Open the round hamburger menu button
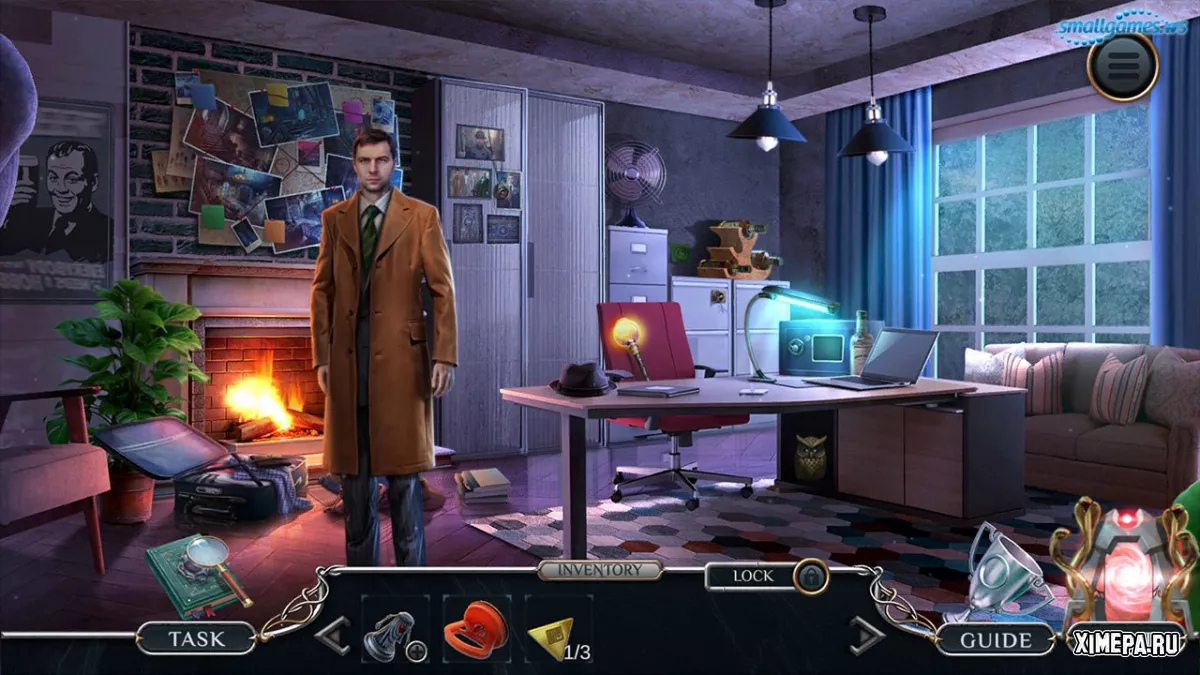This screenshot has height=675, width=1200. 1122,67
